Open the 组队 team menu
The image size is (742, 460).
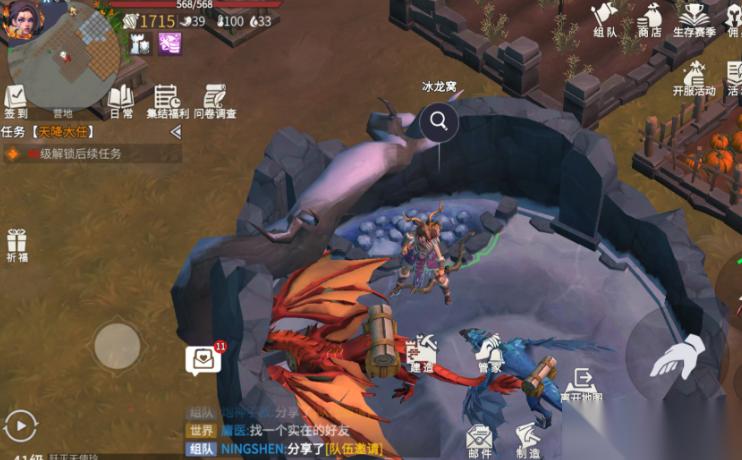604,20
